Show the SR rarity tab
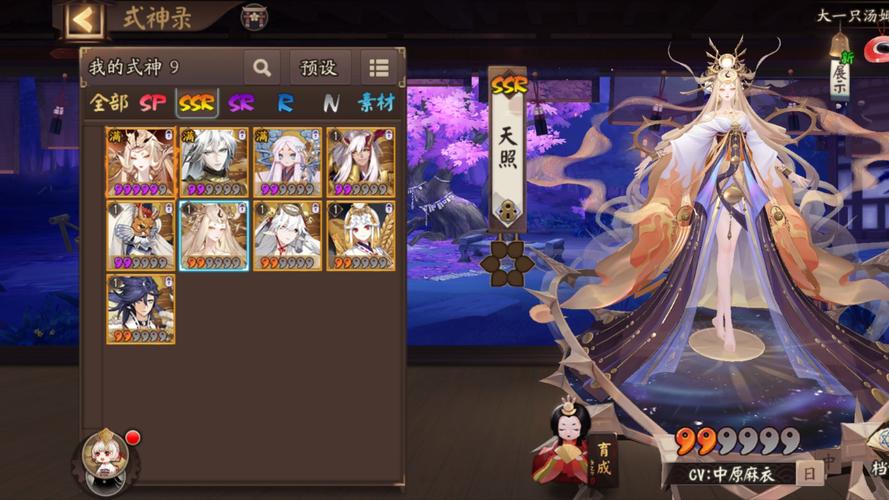The image size is (889, 500). point(241,102)
